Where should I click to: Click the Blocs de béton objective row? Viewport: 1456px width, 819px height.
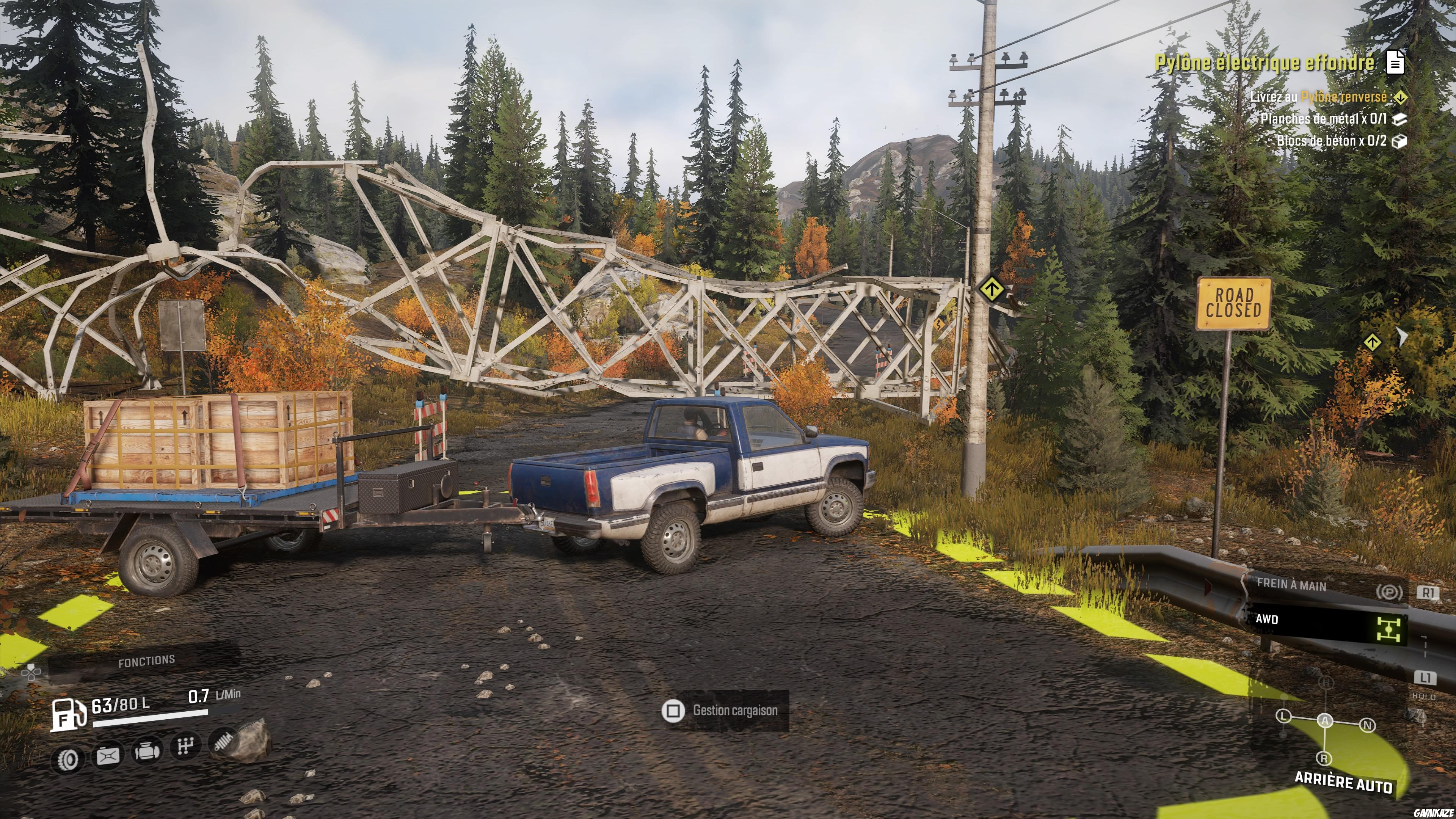[1332, 140]
